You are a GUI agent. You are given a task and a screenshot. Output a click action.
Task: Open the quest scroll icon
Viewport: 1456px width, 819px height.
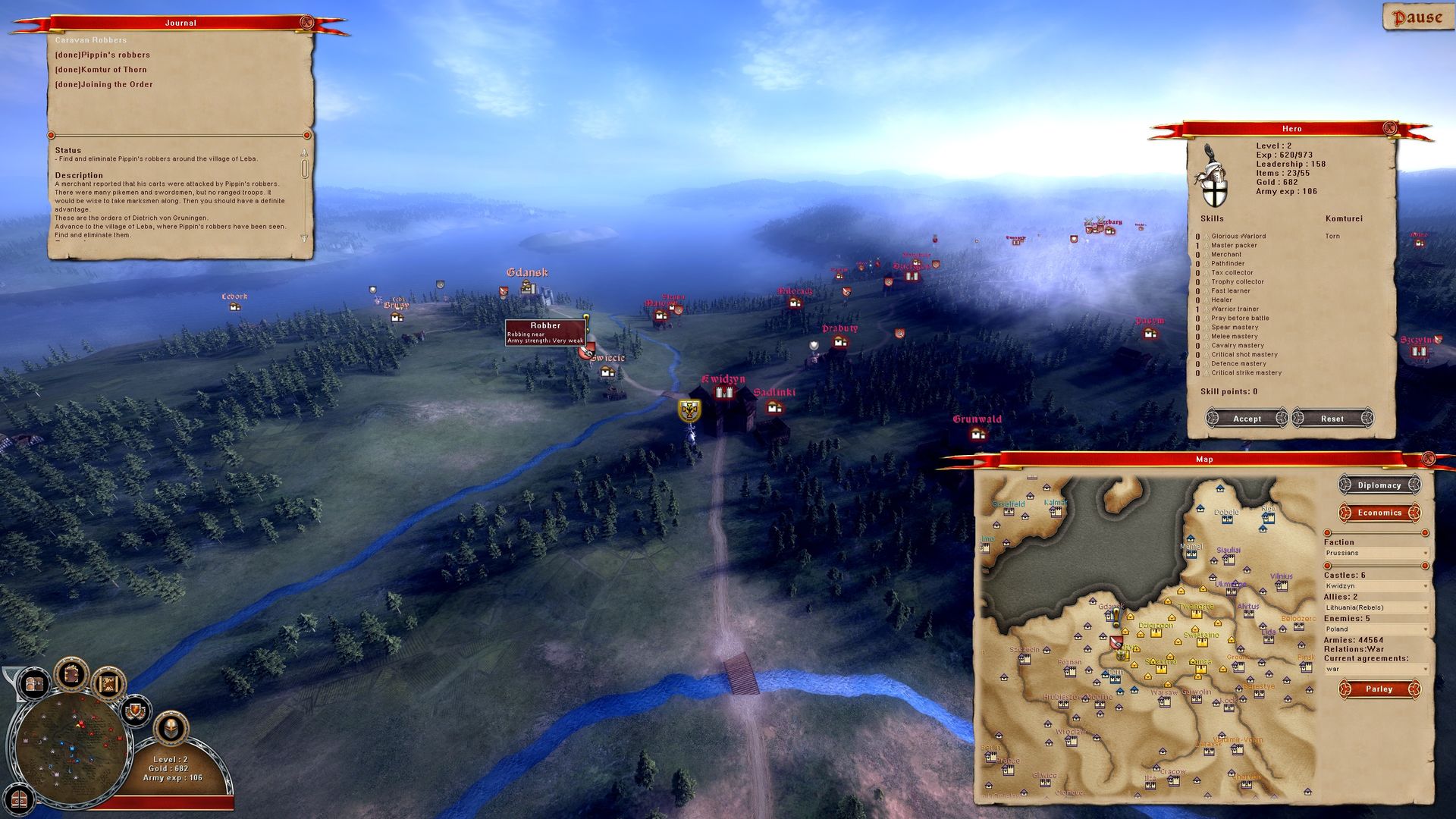click(x=109, y=685)
